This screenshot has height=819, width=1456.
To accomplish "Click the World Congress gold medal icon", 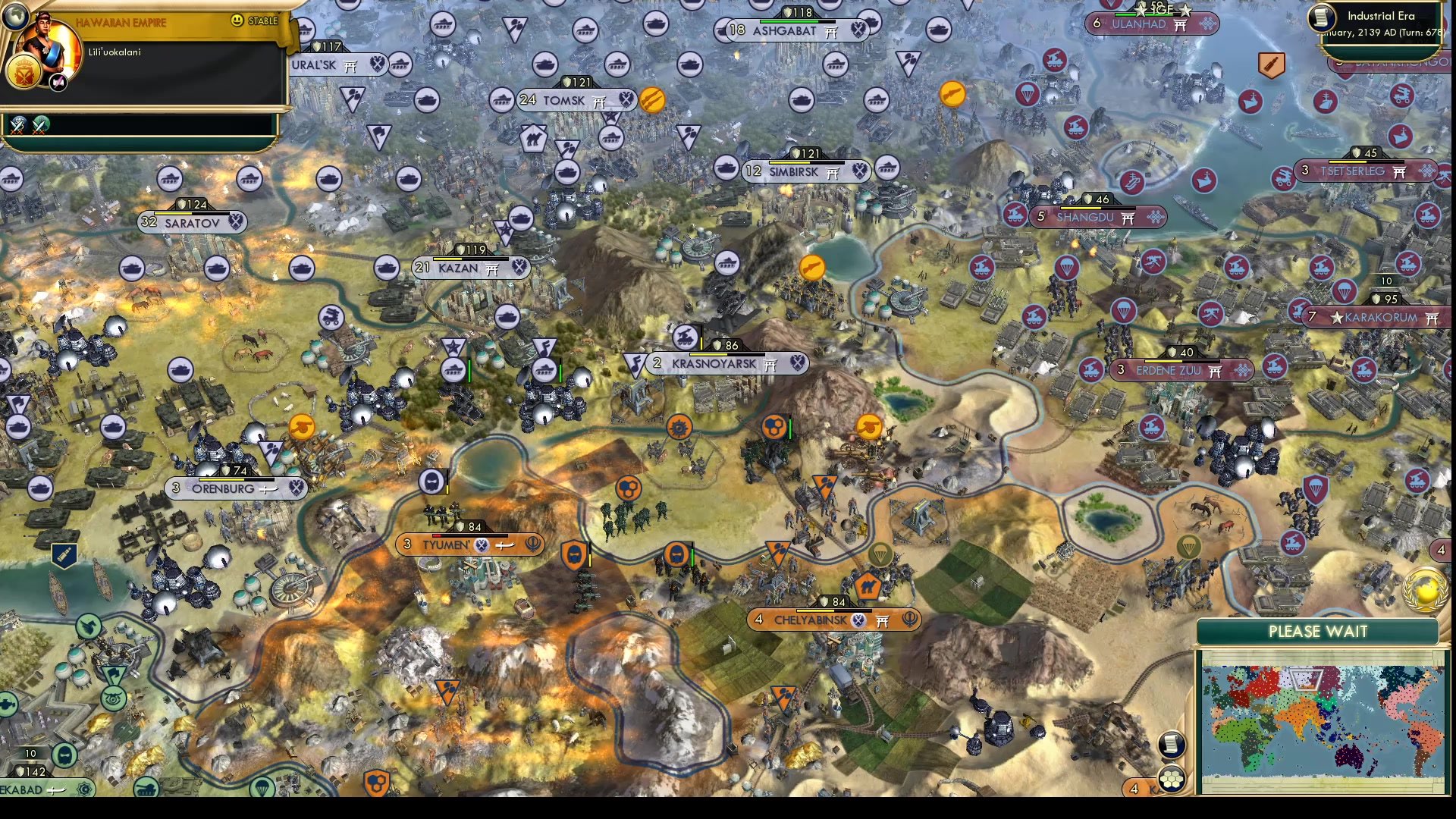I will pos(1426,590).
